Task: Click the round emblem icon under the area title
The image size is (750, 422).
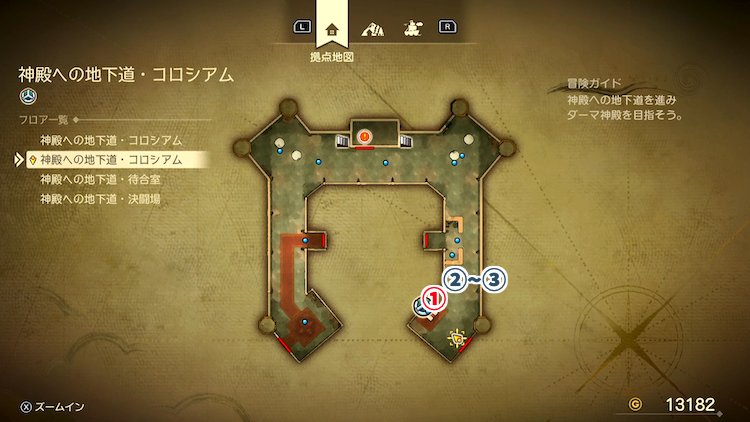Action: pyautogui.click(x=27, y=96)
